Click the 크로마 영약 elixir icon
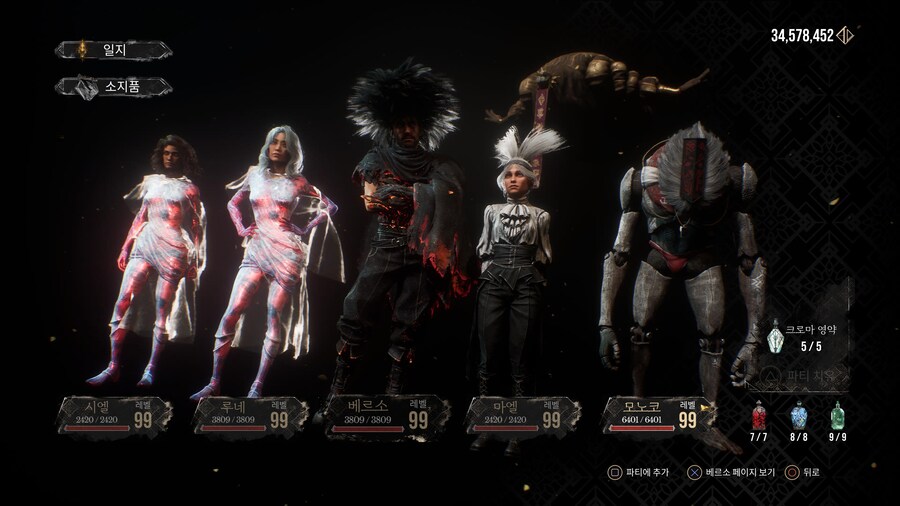Screen dimensions: 900x506 tap(775, 340)
